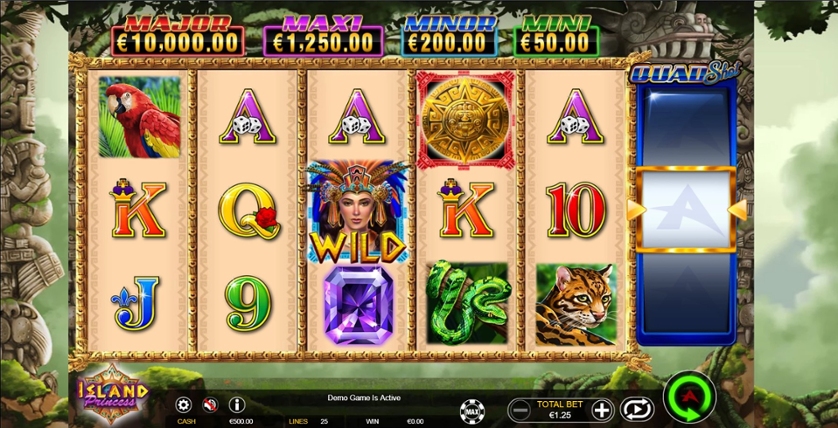Toggle the sound mute icon
Viewport: 838px width, 428px height.
210,405
